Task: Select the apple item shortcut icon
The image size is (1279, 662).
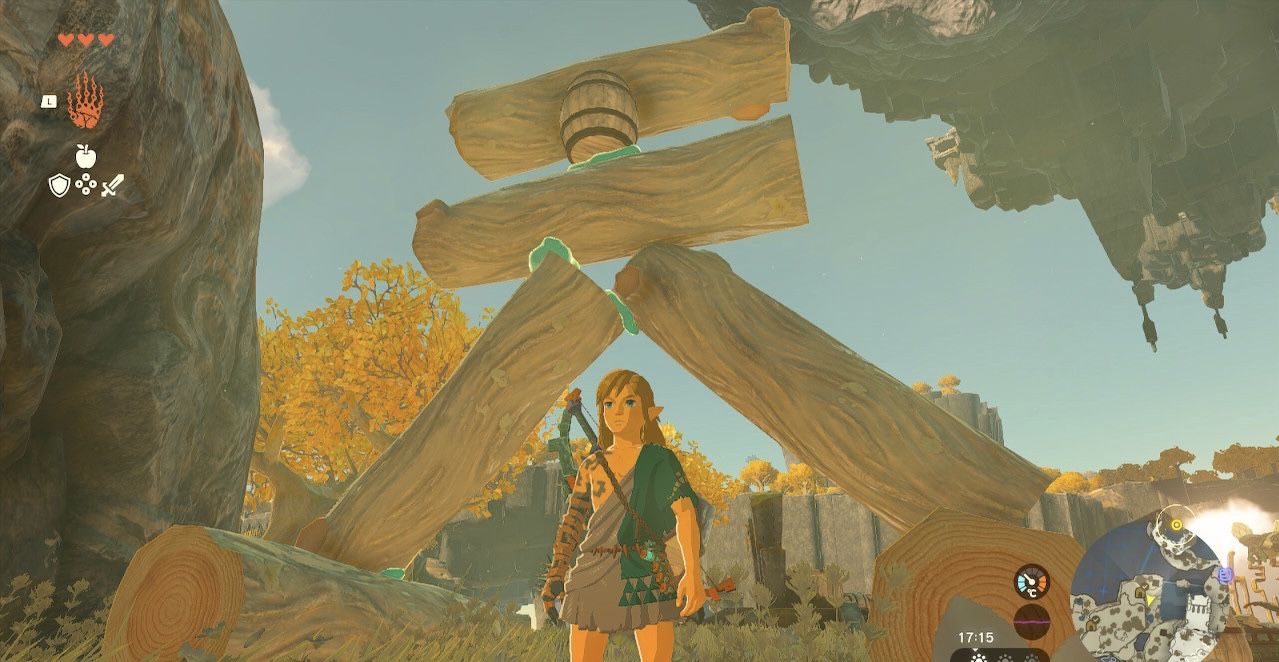Action: pyautogui.click(x=85, y=156)
